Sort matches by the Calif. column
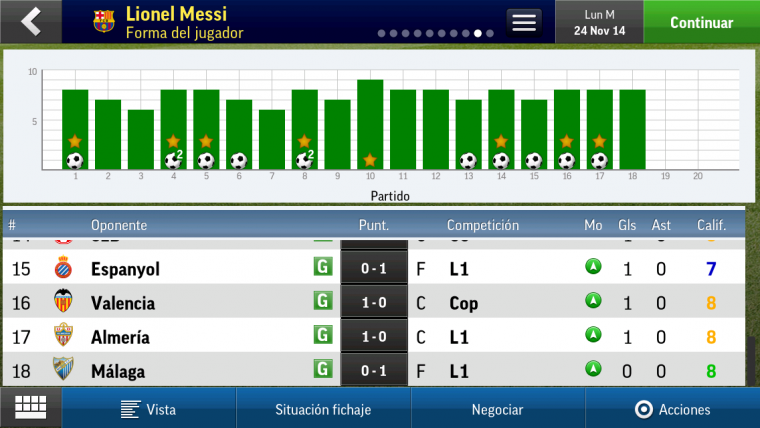The image size is (760, 428). click(x=711, y=225)
